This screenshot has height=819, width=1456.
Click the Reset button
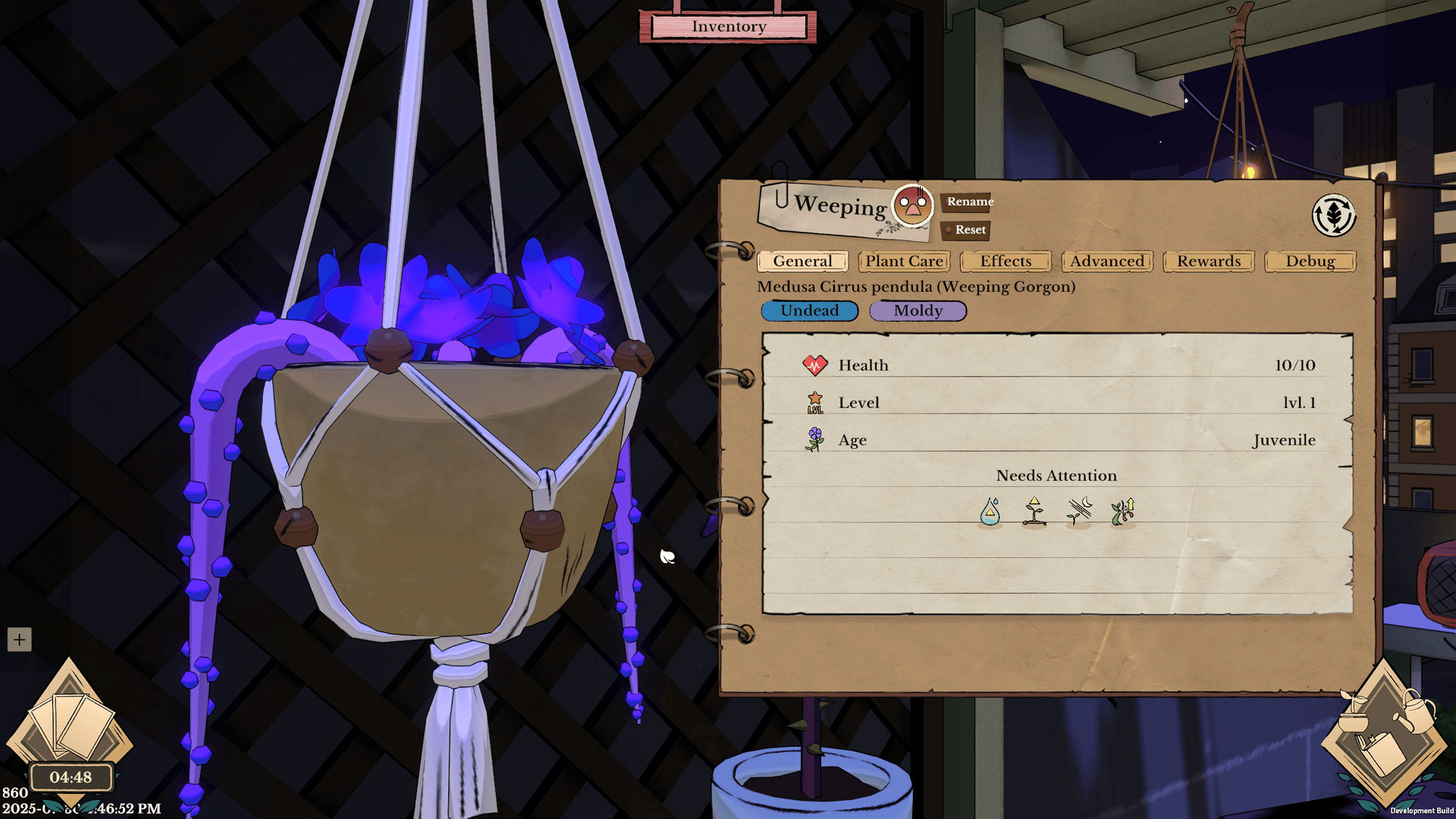click(968, 230)
